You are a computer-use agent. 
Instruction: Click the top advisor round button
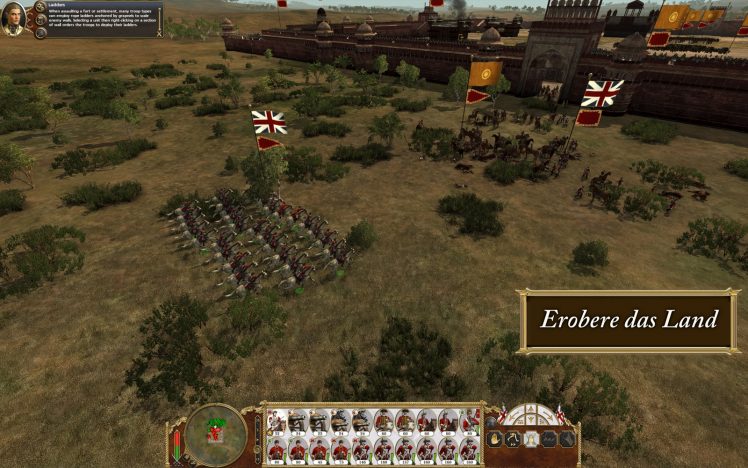click(40, 6)
